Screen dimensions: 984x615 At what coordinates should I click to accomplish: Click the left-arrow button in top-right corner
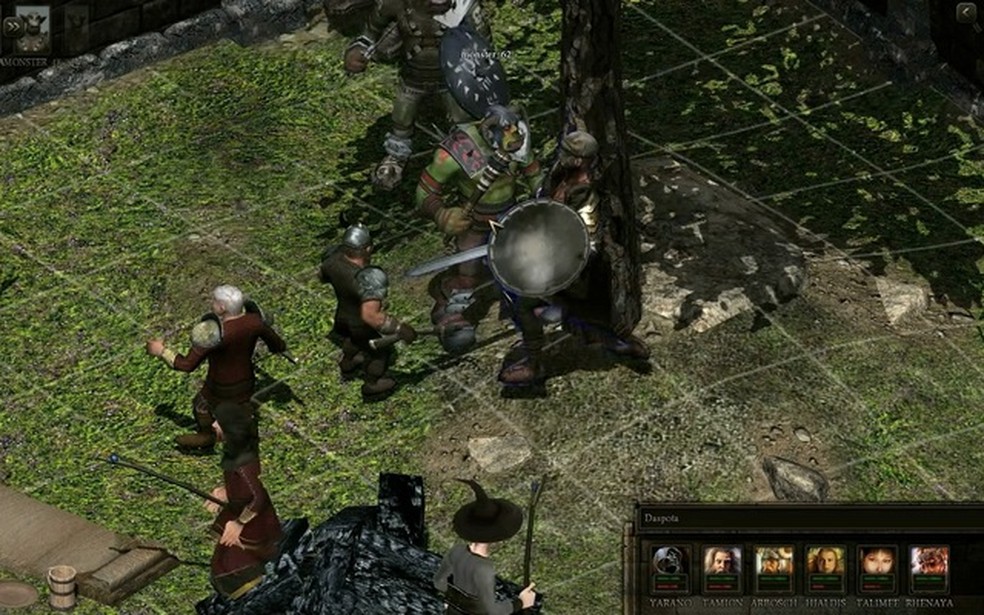tap(966, 12)
